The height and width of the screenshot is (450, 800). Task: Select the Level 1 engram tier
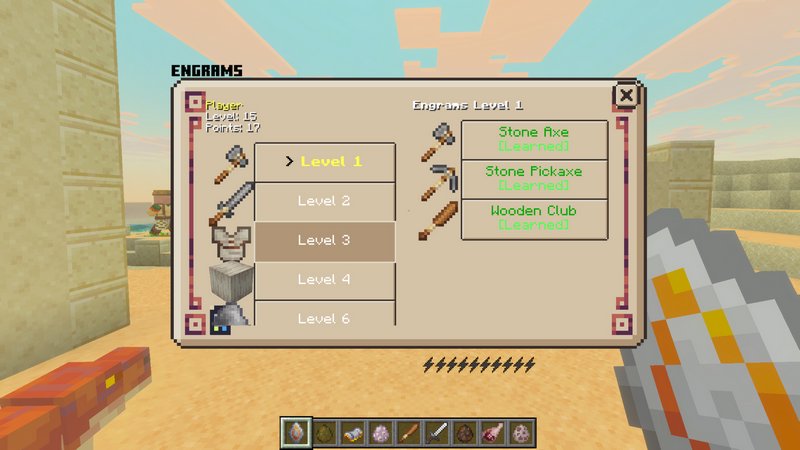325,162
